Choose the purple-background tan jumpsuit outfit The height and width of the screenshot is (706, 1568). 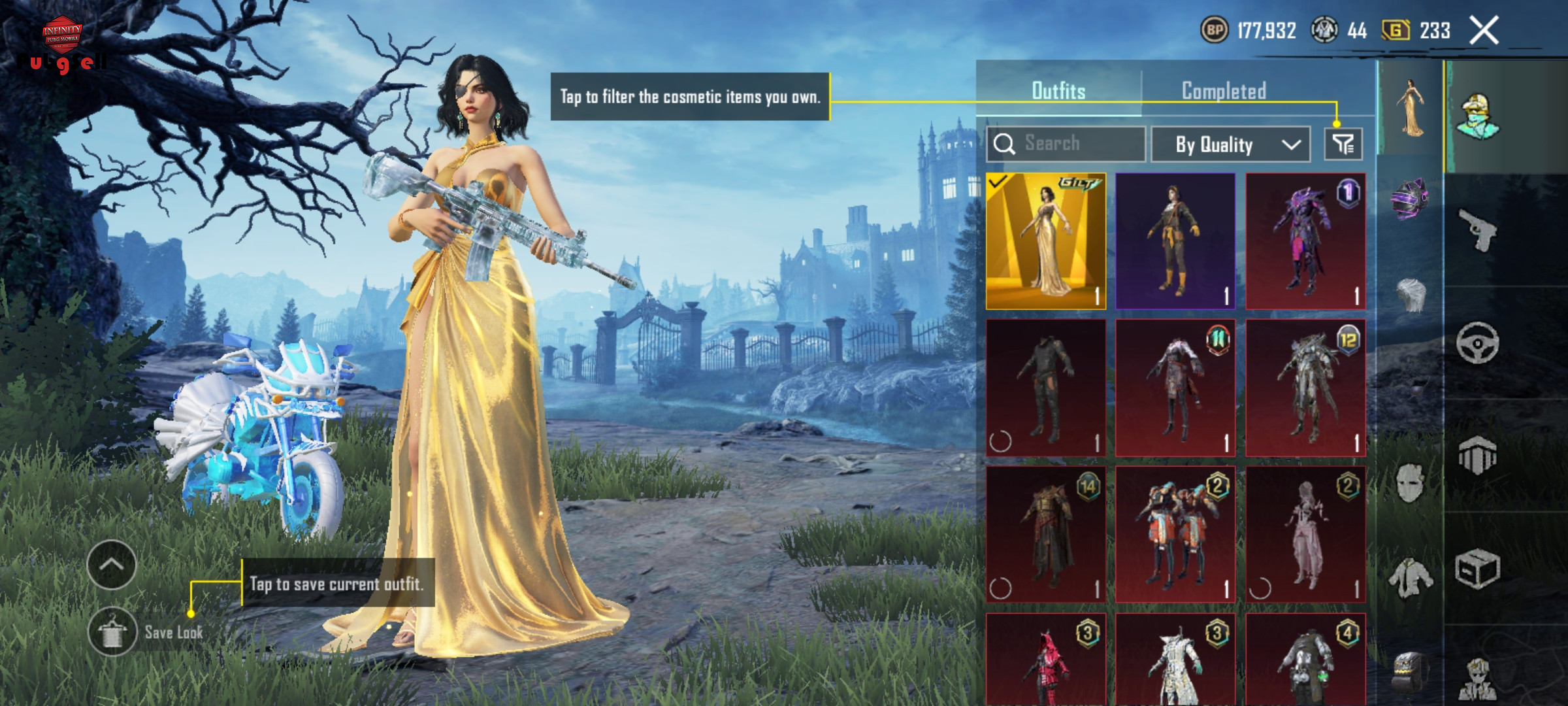(1175, 241)
